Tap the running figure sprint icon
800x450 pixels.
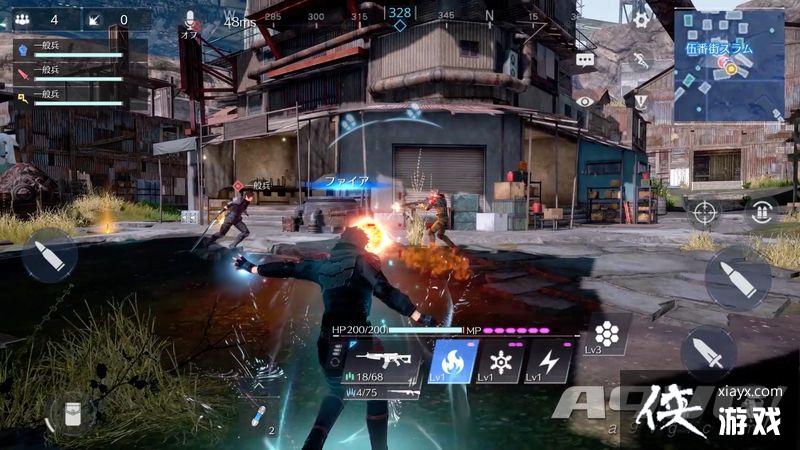[x=641, y=60]
